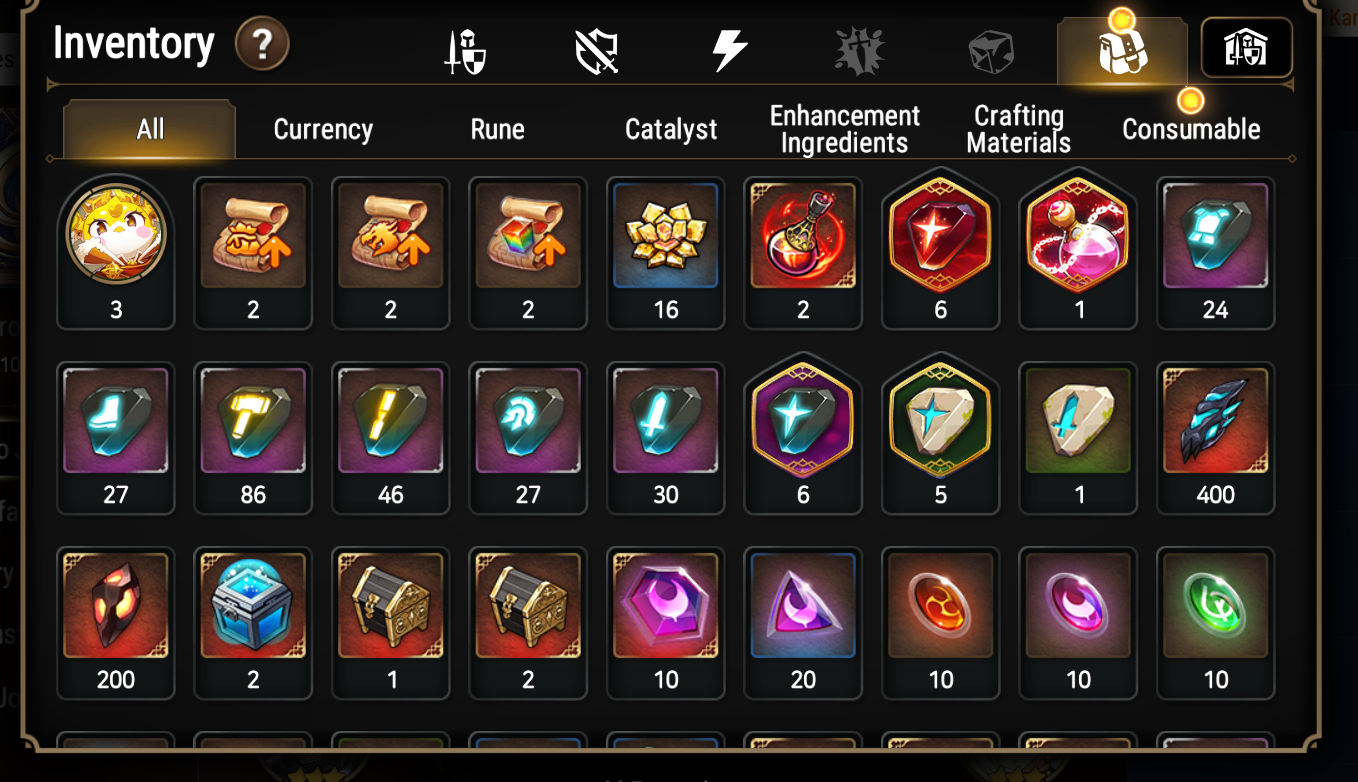
Task: Select the Enhancement Ingredients tab
Action: click(844, 129)
